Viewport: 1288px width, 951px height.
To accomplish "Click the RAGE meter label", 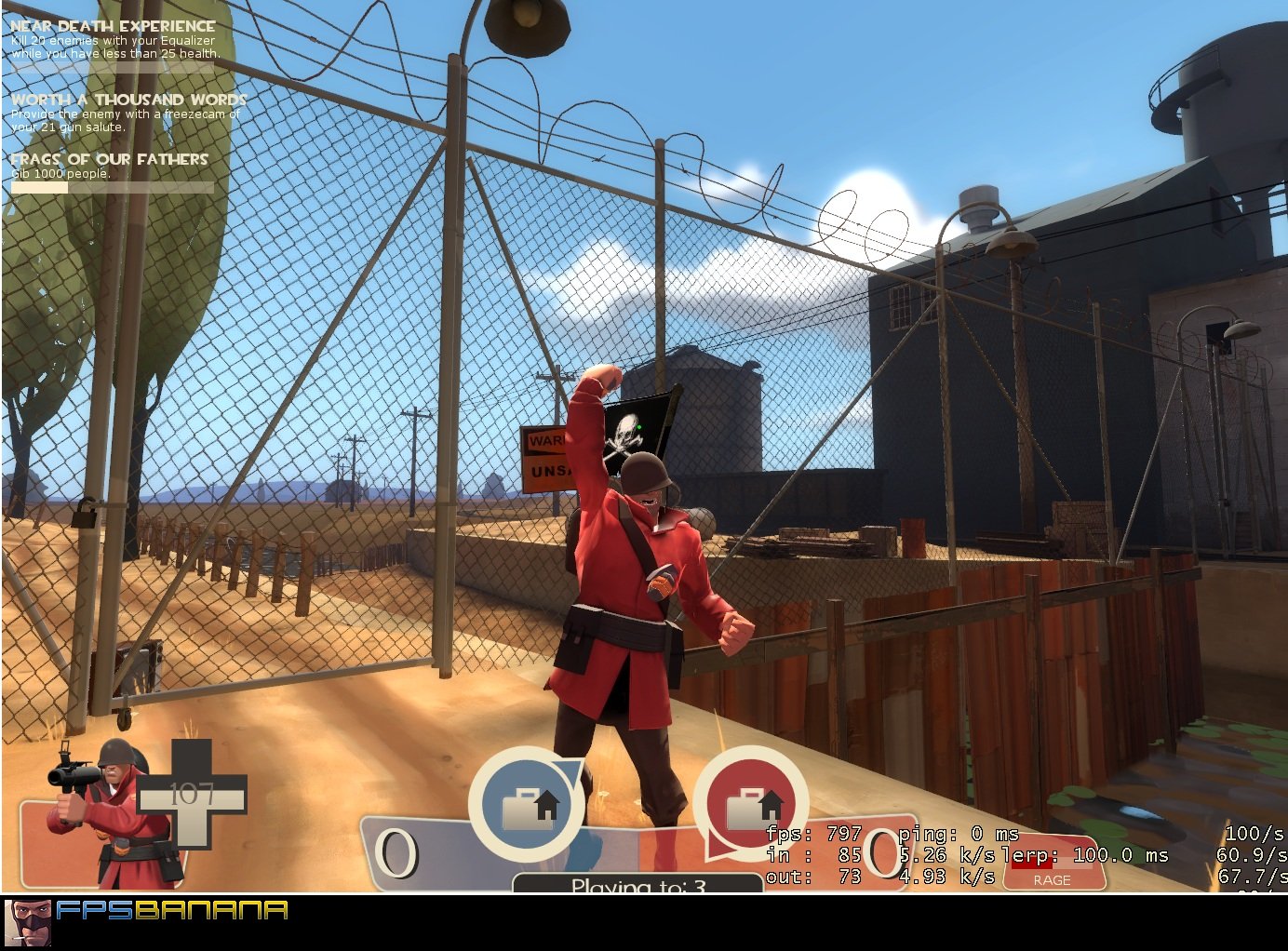I will click(1053, 878).
